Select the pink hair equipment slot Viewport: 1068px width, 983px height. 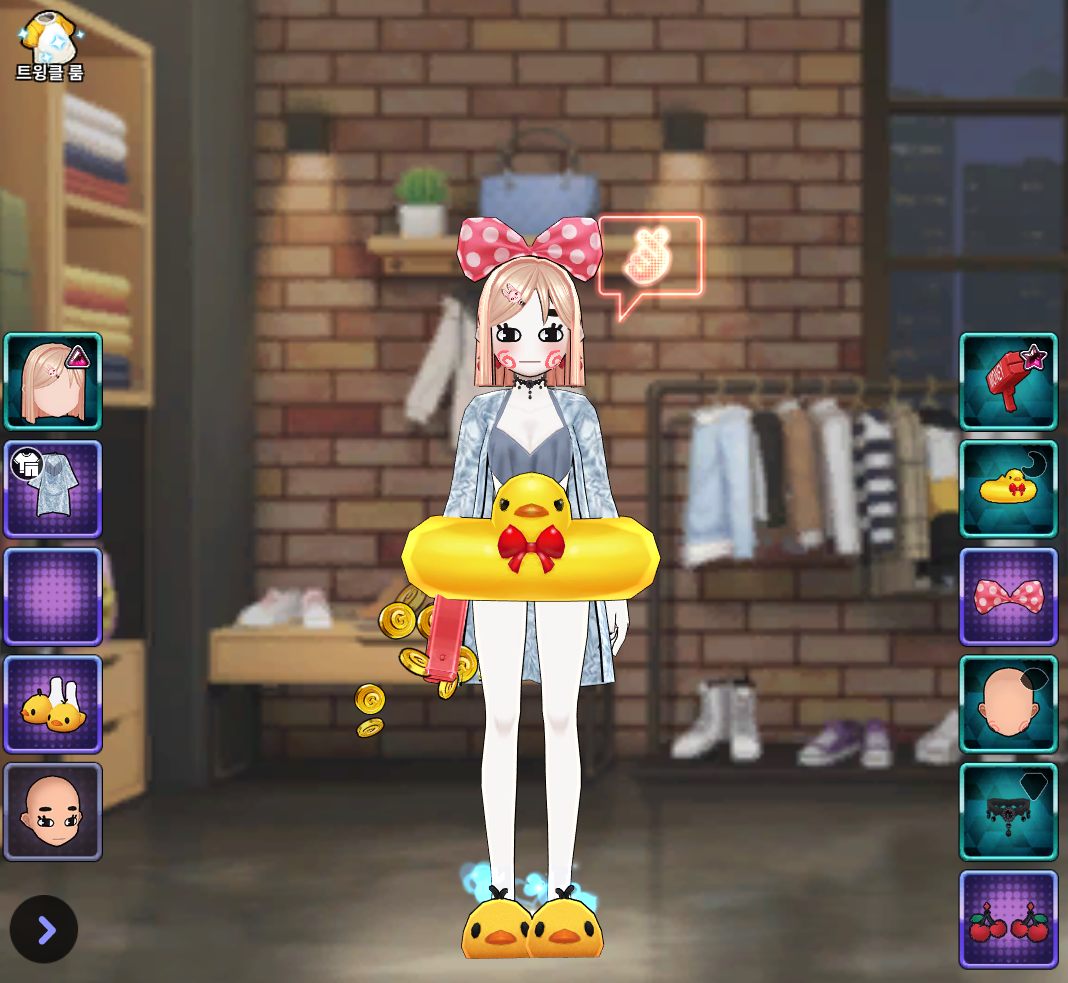point(53,382)
